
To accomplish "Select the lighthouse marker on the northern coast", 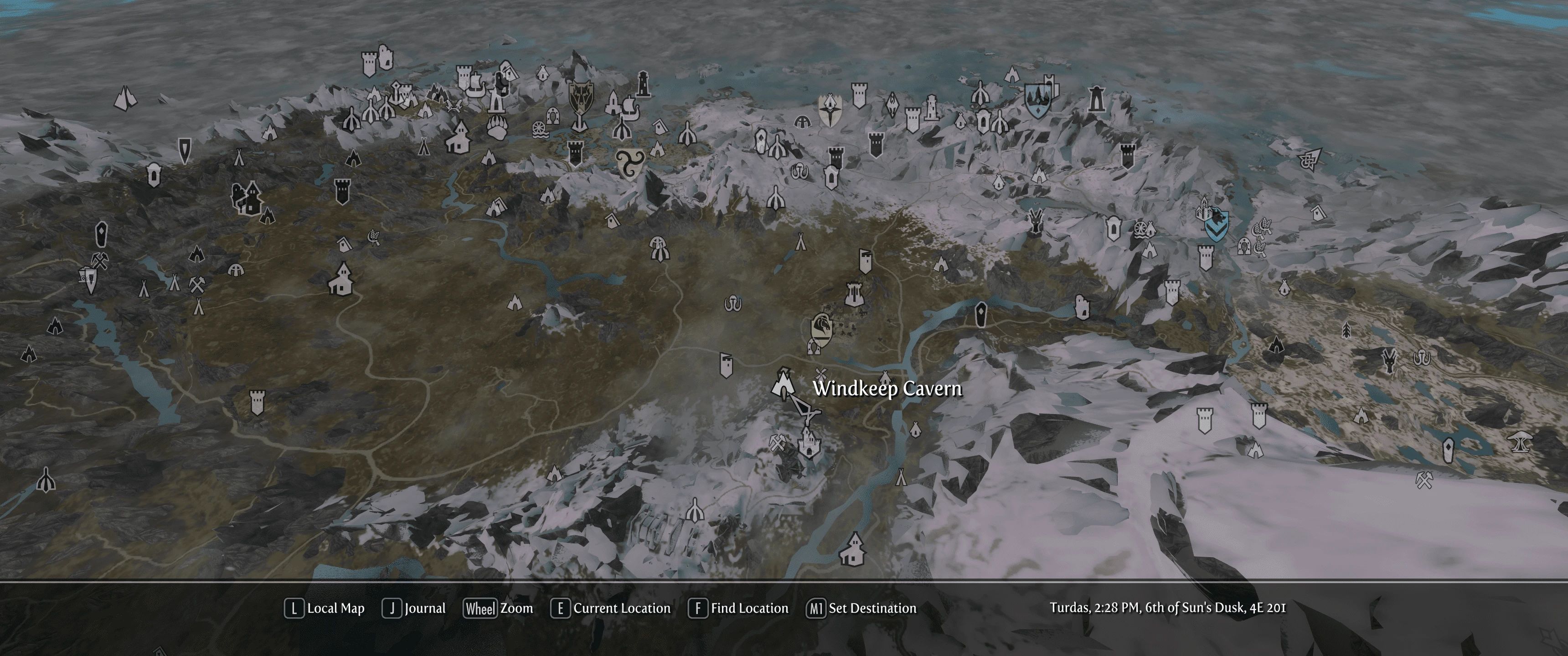I will (x=643, y=85).
